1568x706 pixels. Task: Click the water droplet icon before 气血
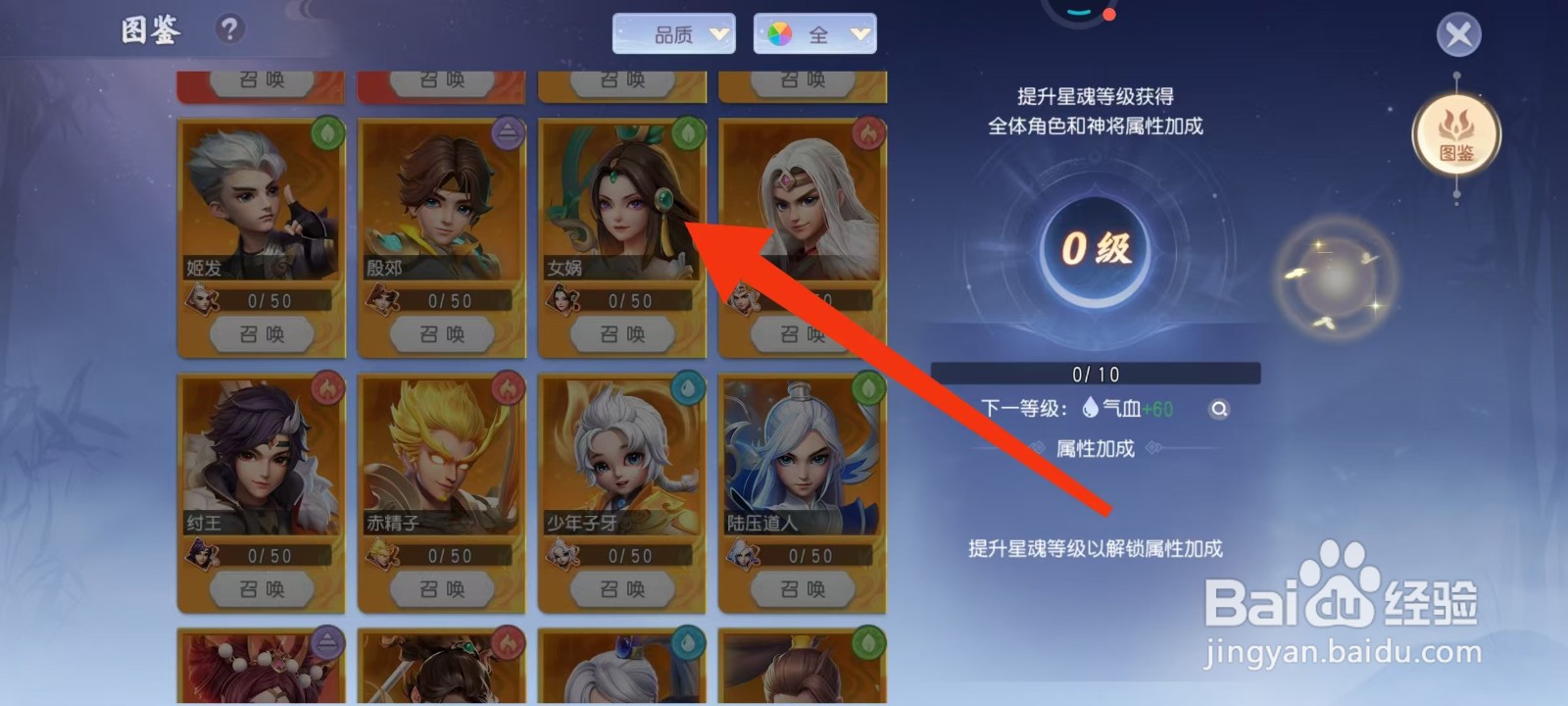(x=1090, y=406)
